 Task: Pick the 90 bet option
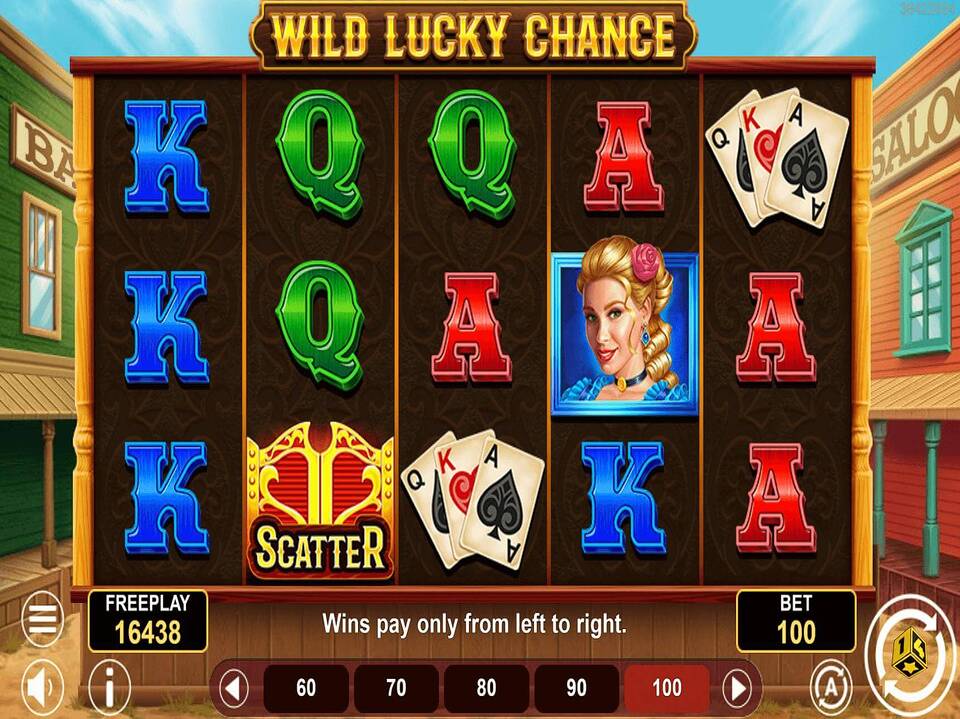[576, 688]
